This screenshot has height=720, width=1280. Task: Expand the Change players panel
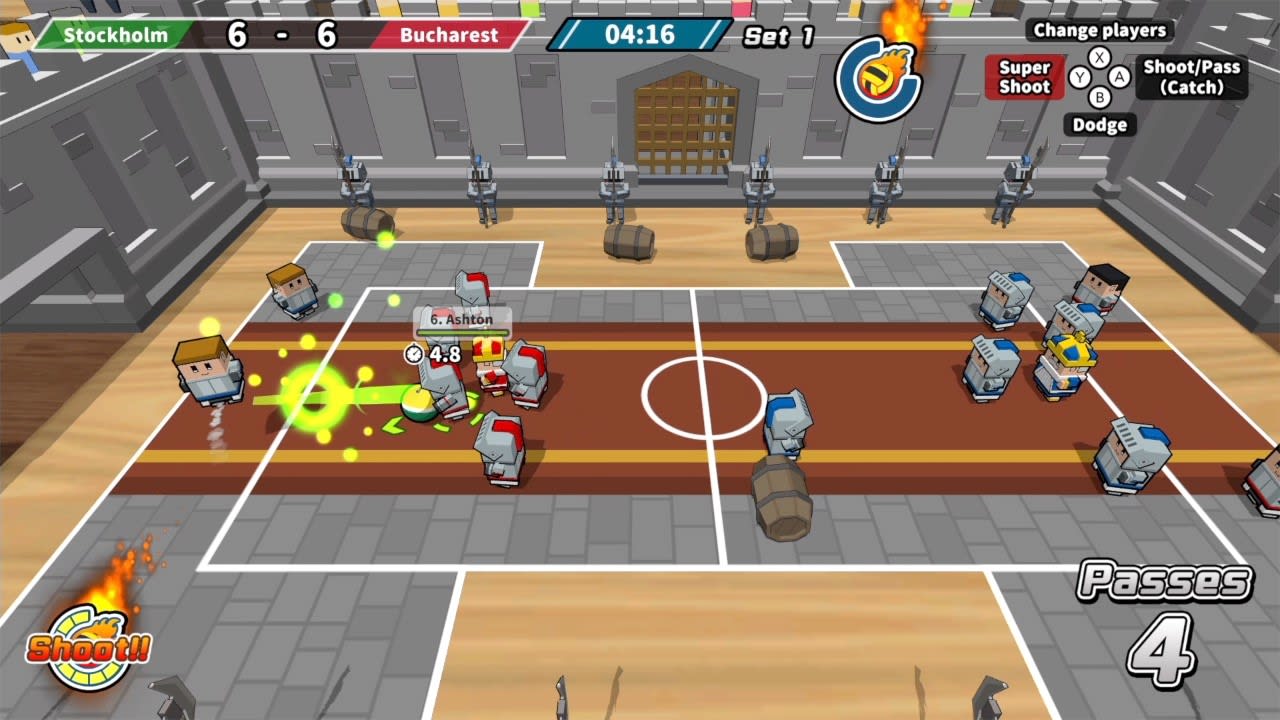(1100, 31)
